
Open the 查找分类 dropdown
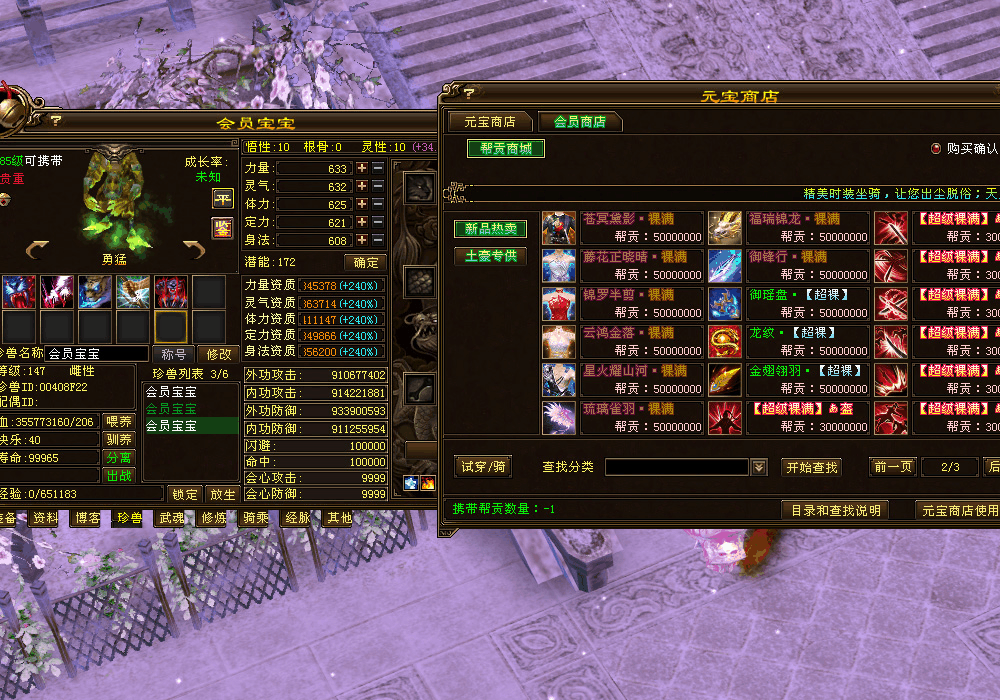(759, 467)
